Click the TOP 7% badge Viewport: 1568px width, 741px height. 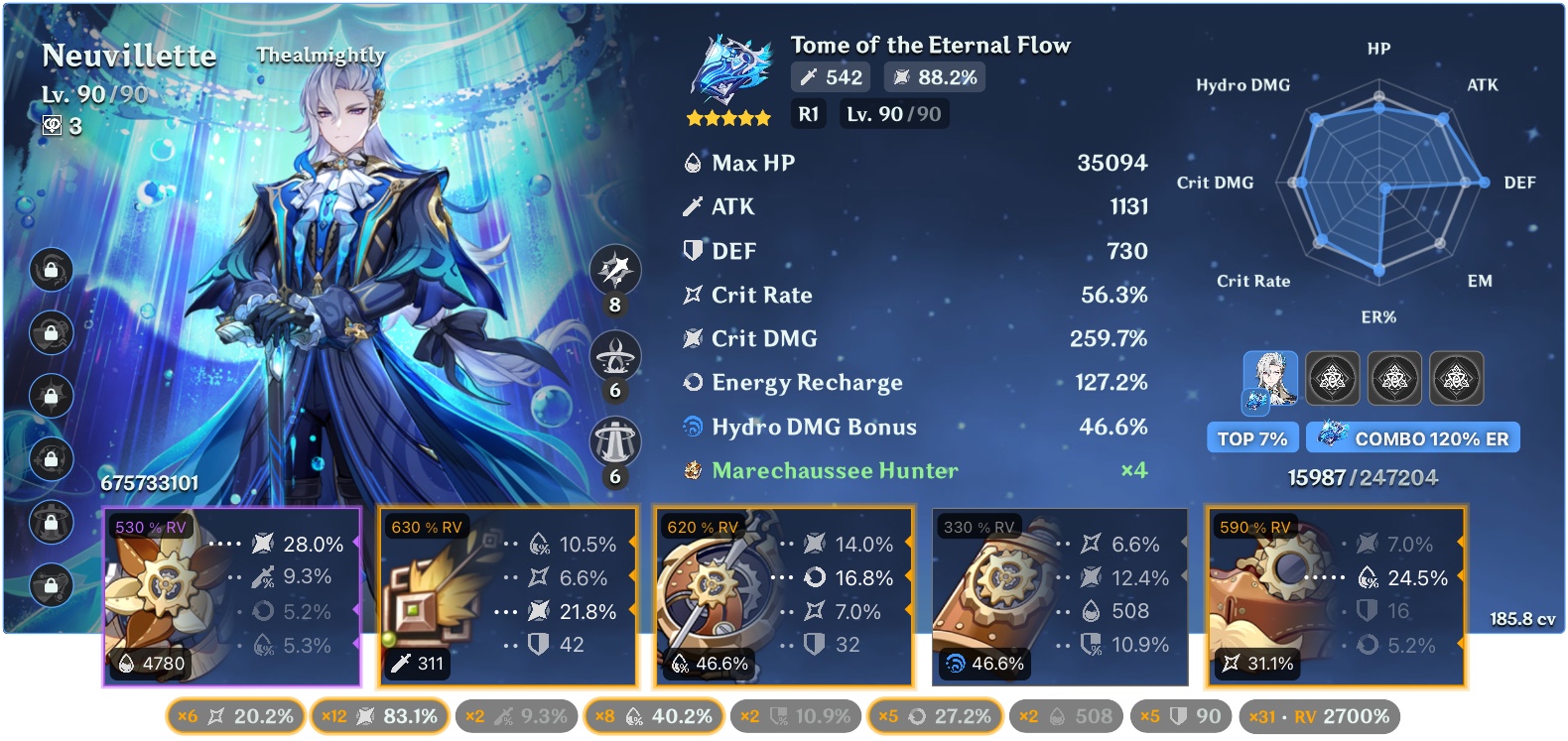tap(1252, 436)
